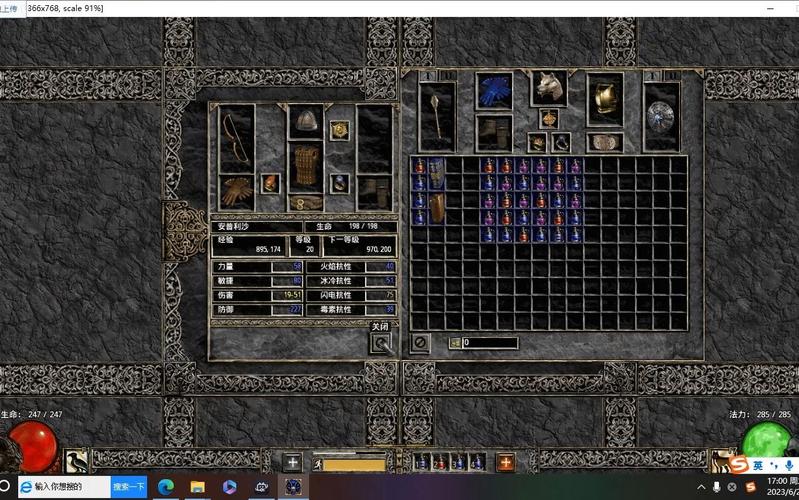Select the mercenary's amulet slot
This screenshot has width=799, height=500.
click(340, 130)
